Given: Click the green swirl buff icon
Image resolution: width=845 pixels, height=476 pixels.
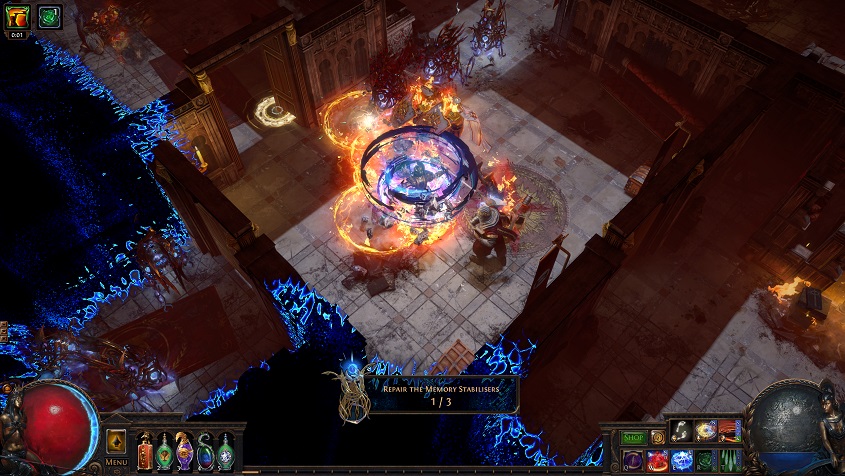Looking at the screenshot, I should (49, 17).
